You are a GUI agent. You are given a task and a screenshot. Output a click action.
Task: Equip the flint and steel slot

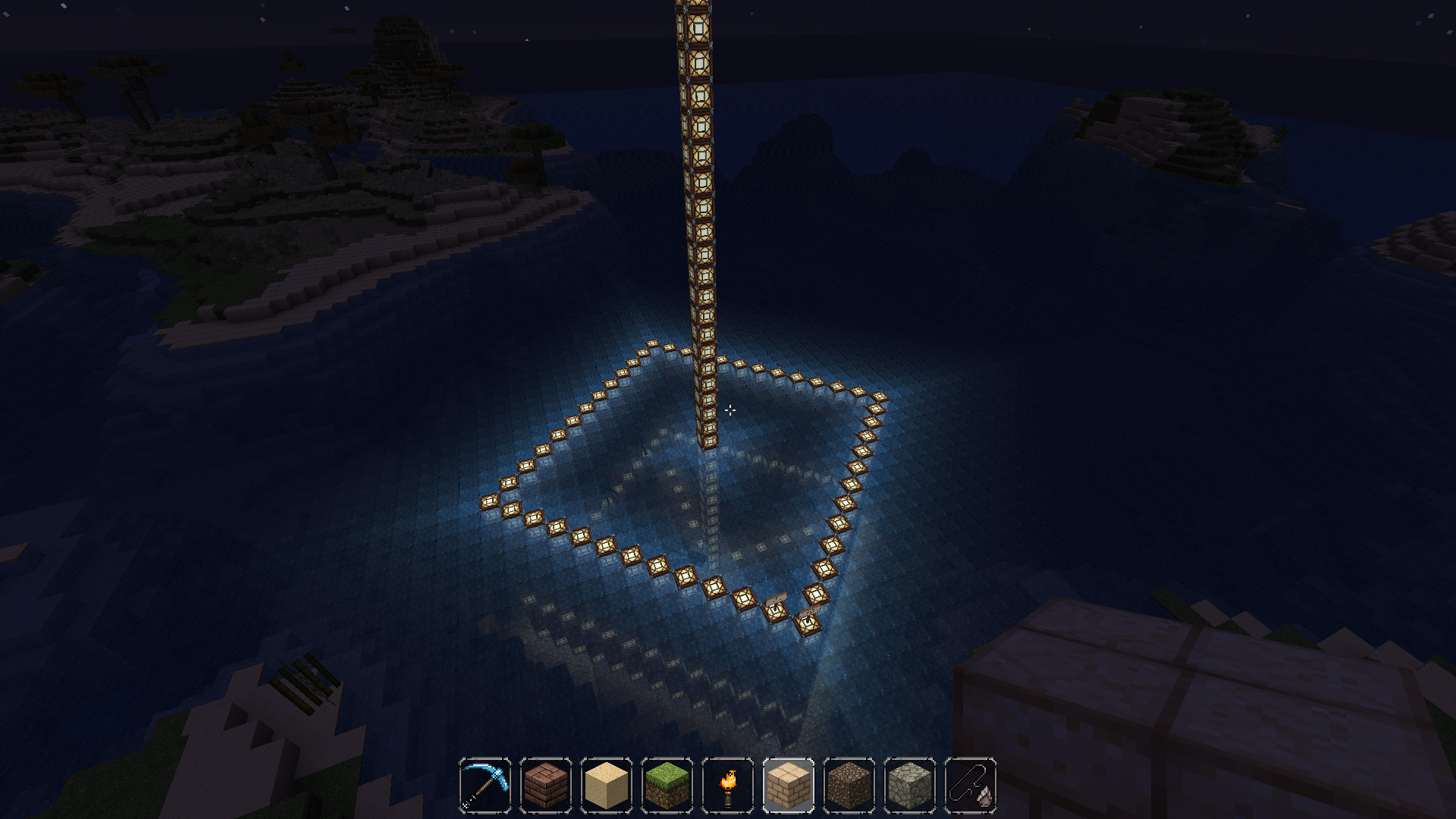pyautogui.click(x=971, y=785)
